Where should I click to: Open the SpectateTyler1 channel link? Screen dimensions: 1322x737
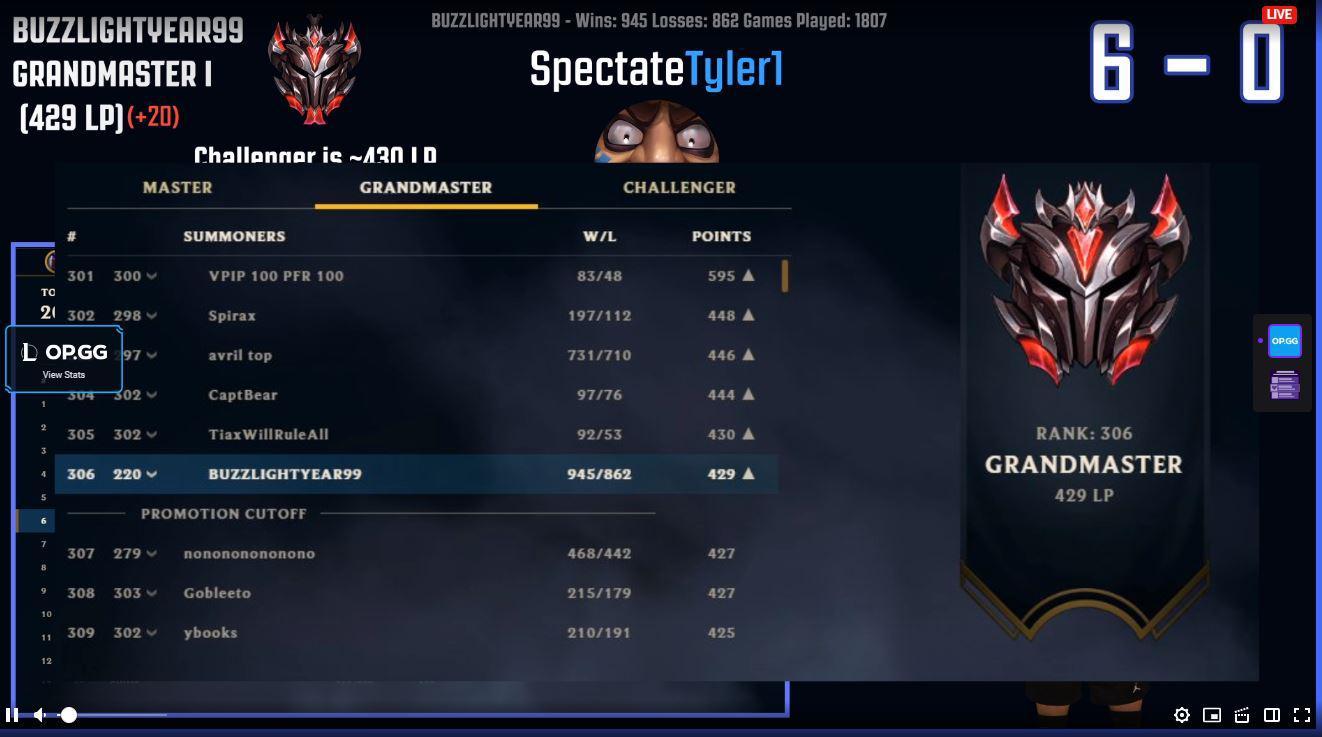click(655, 70)
